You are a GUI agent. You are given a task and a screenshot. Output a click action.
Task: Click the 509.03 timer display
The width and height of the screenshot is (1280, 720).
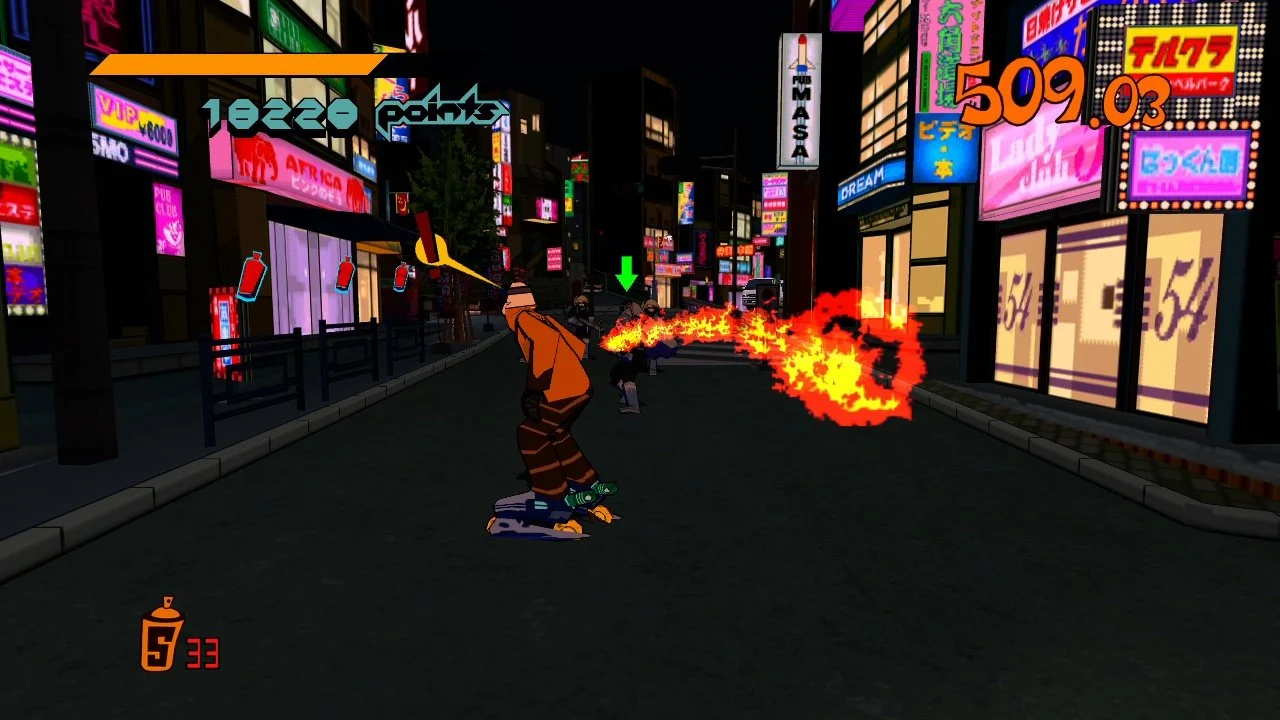point(1055,97)
